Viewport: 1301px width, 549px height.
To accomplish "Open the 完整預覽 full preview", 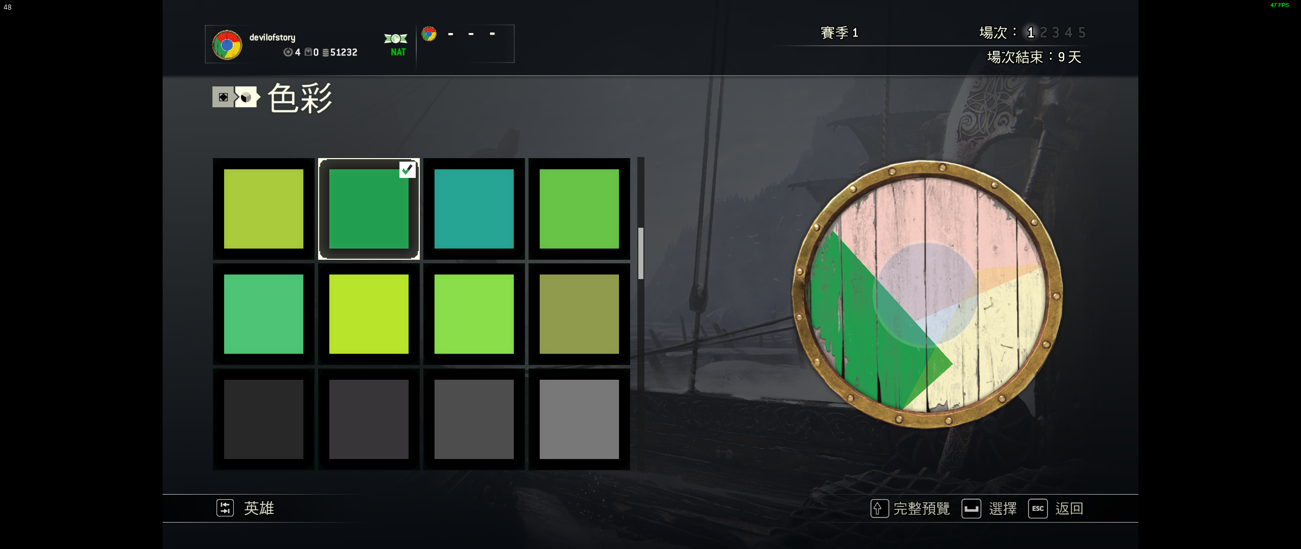I will click(910, 508).
